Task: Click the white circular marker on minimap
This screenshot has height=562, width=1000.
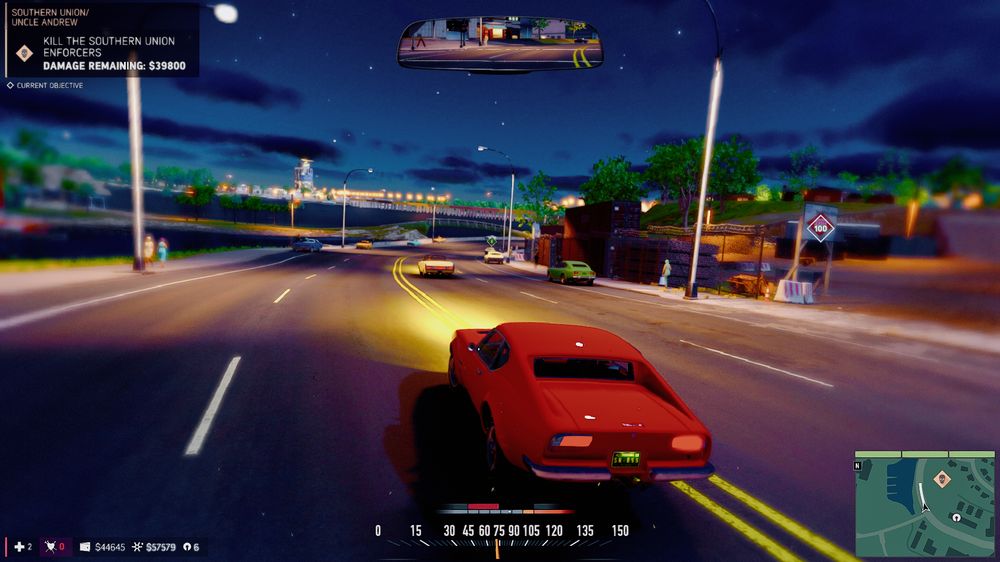Action: point(957,518)
